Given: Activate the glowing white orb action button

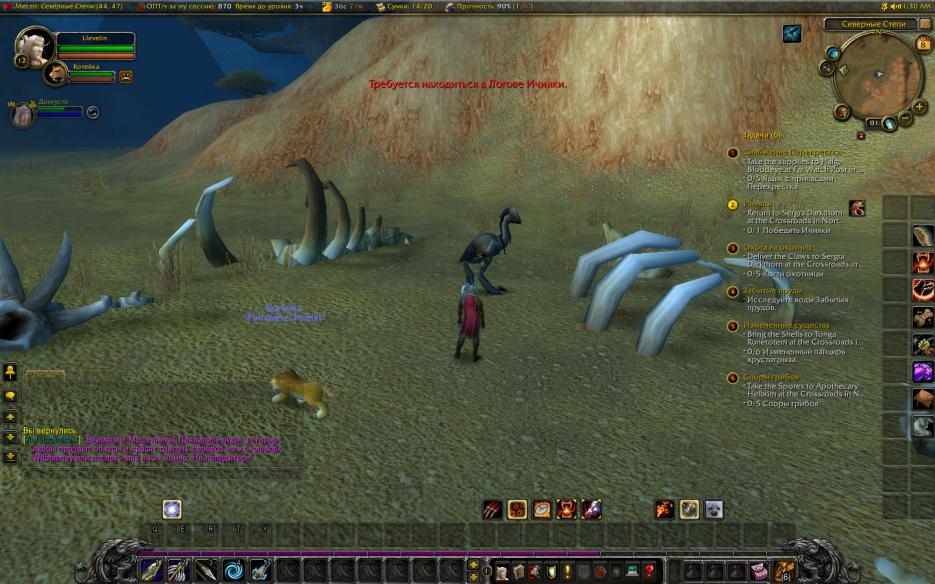Looking at the screenshot, I should pos(172,509).
